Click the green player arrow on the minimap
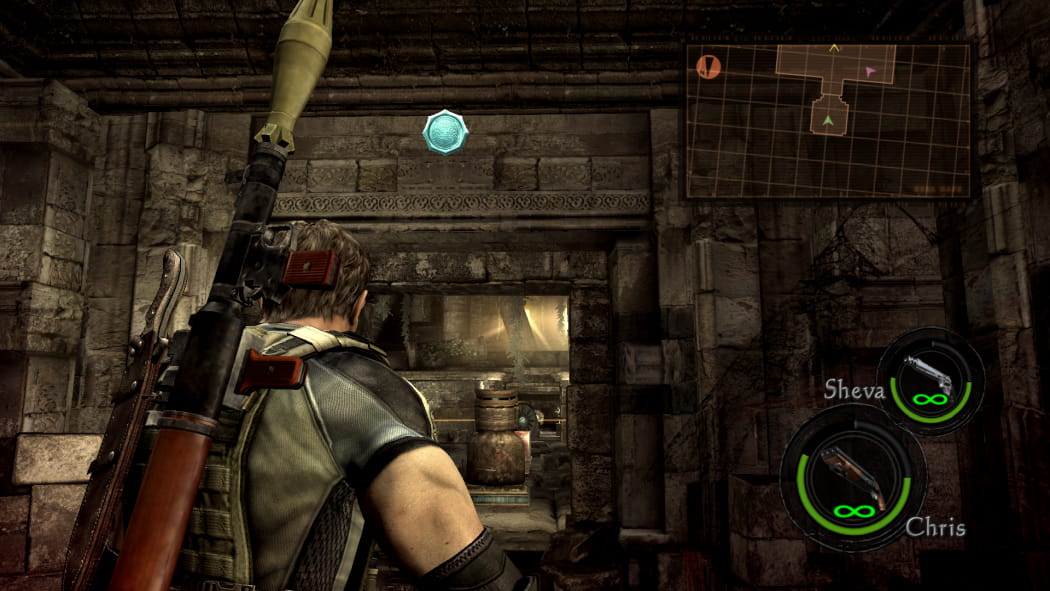 (828, 122)
